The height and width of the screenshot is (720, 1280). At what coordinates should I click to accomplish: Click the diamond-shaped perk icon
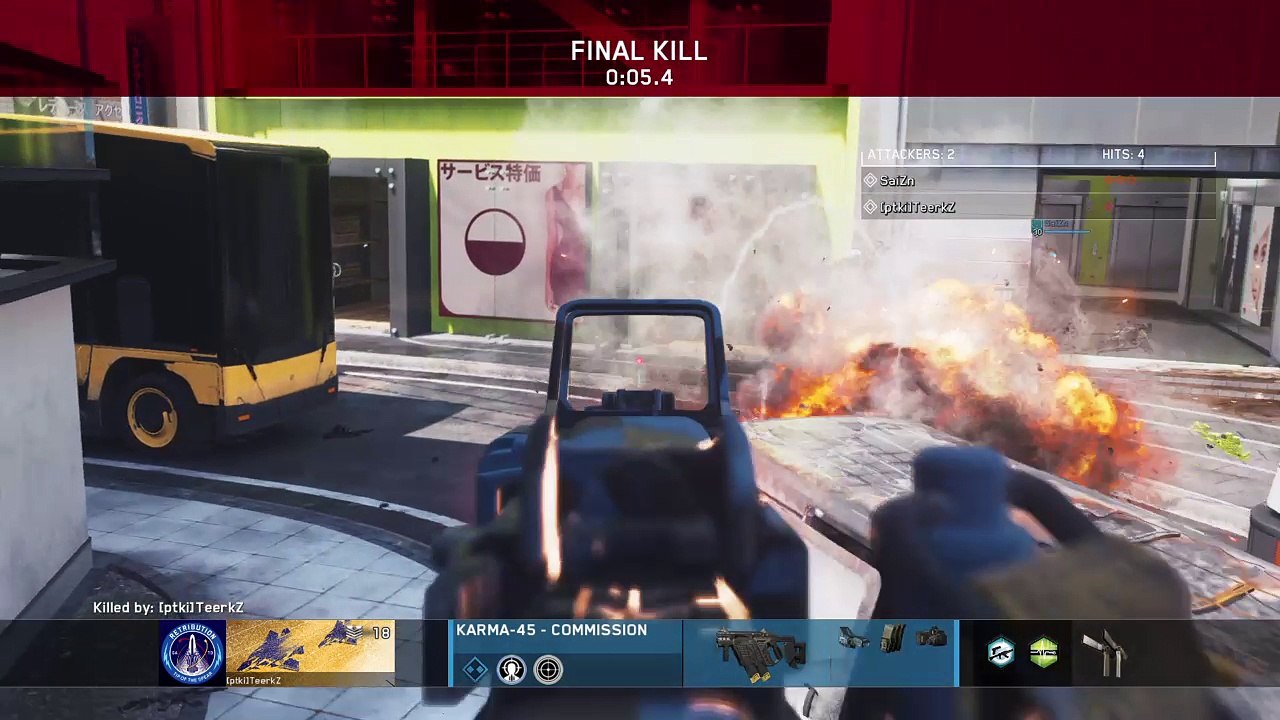(x=475, y=669)
